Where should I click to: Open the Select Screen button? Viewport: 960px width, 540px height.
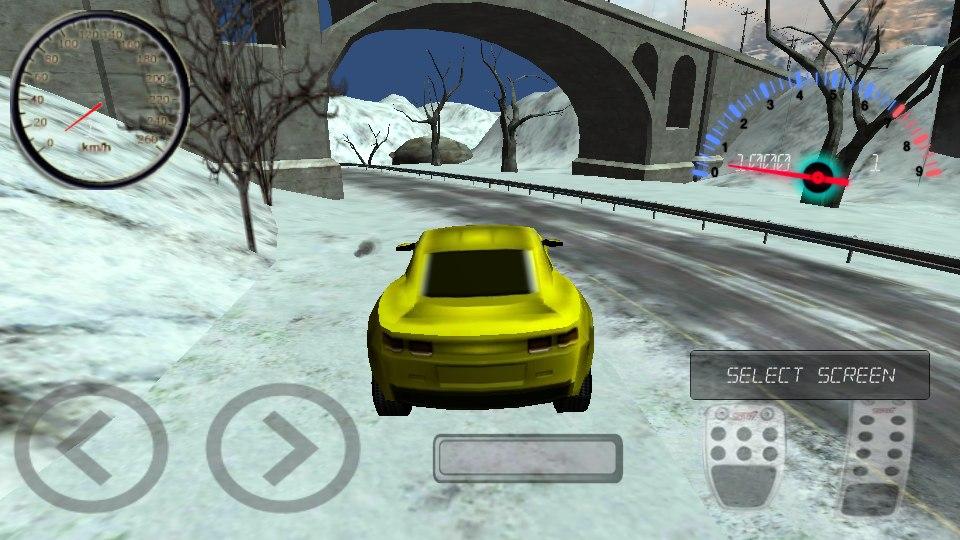[x=810, y=376]
